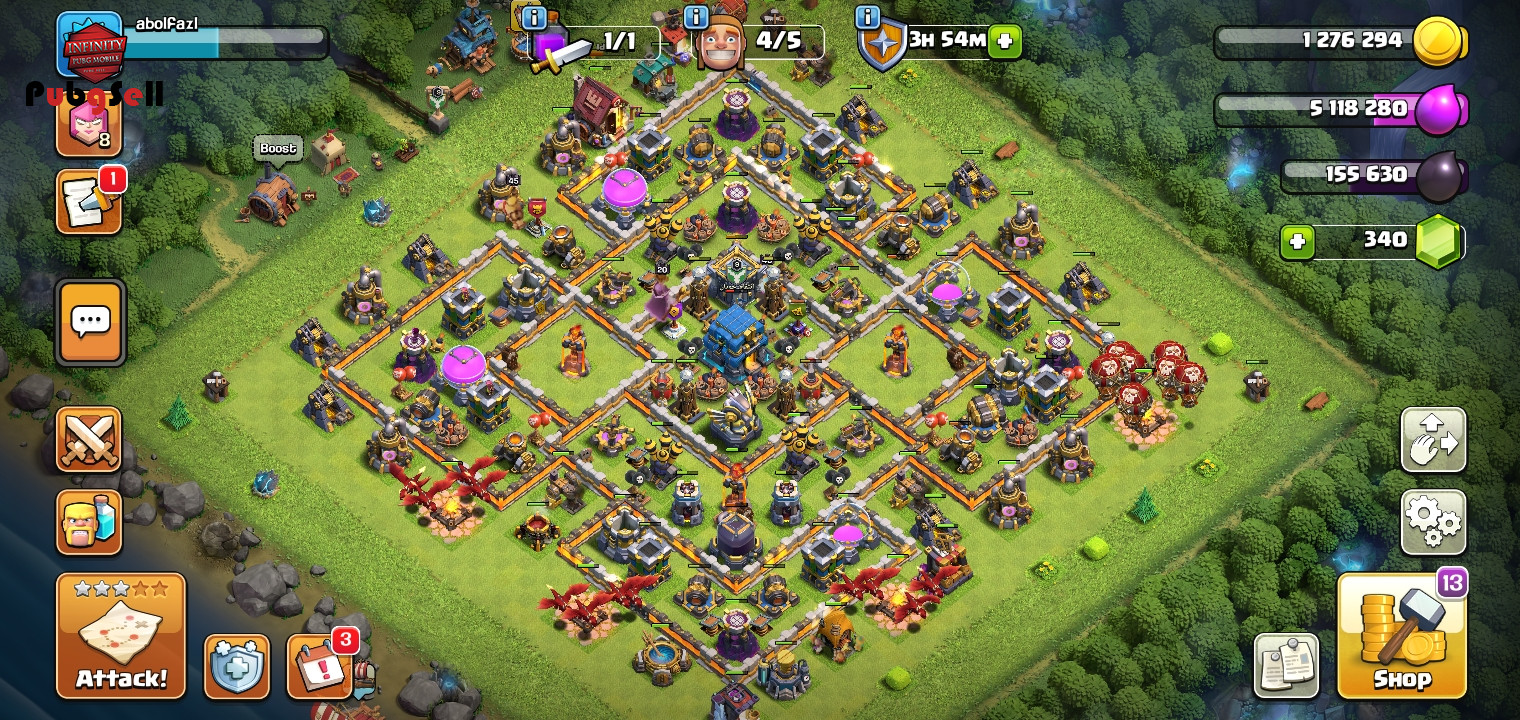Image resolution: width=1520 pixels, height=720 pixels.
Task: Add gems using the green plus button
Action: [x=1297, y=242]
